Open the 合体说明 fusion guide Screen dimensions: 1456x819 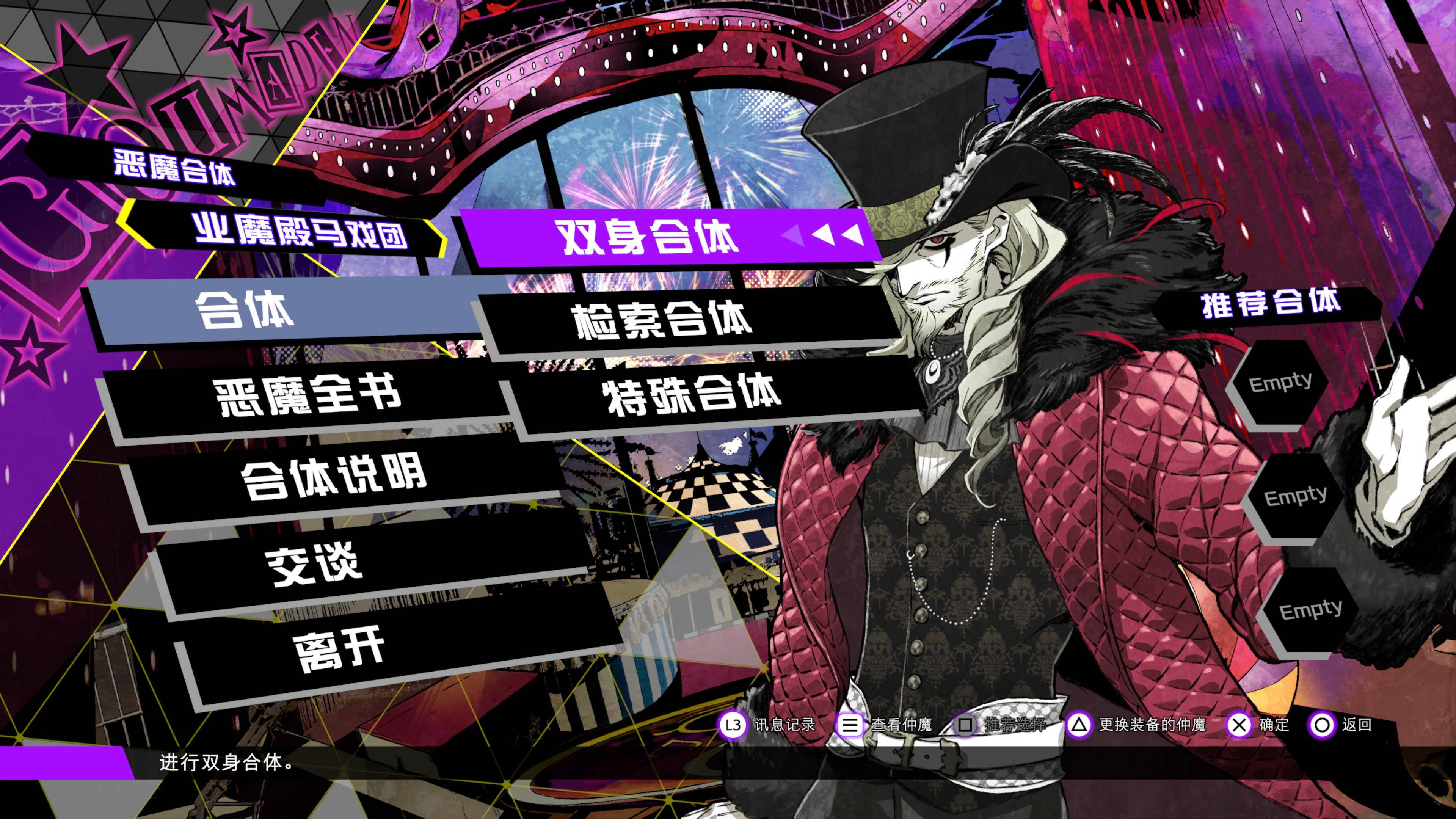334,477
